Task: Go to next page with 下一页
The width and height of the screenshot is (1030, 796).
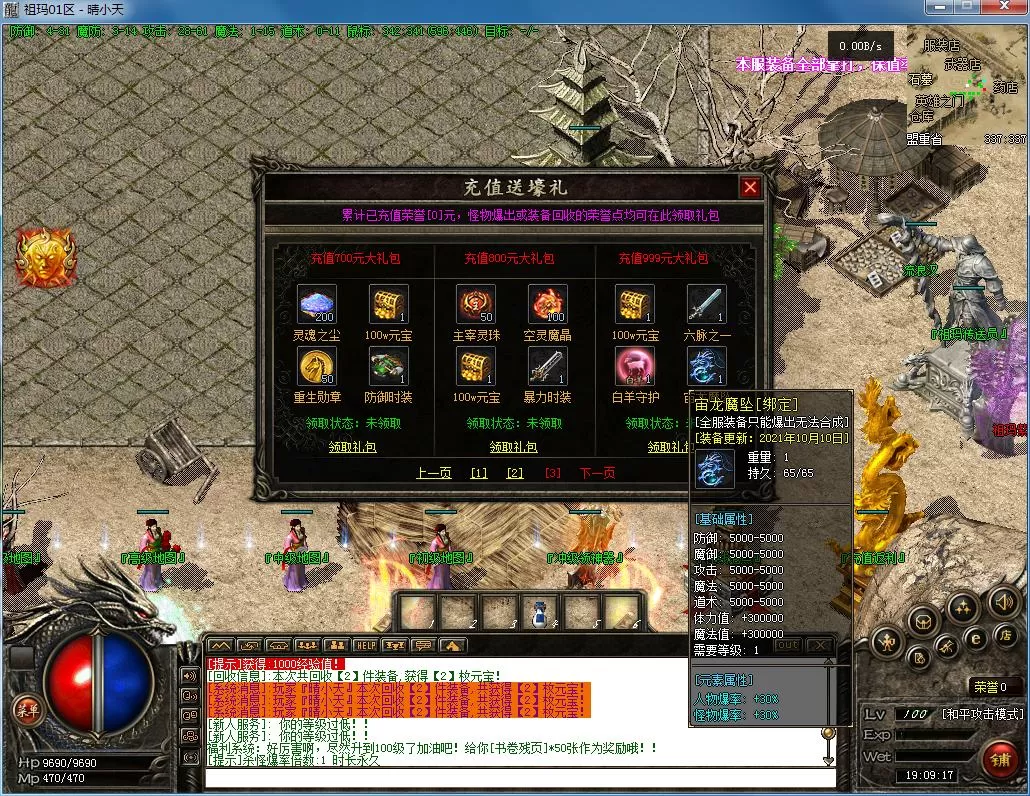Action: click(x=598, y=473)
